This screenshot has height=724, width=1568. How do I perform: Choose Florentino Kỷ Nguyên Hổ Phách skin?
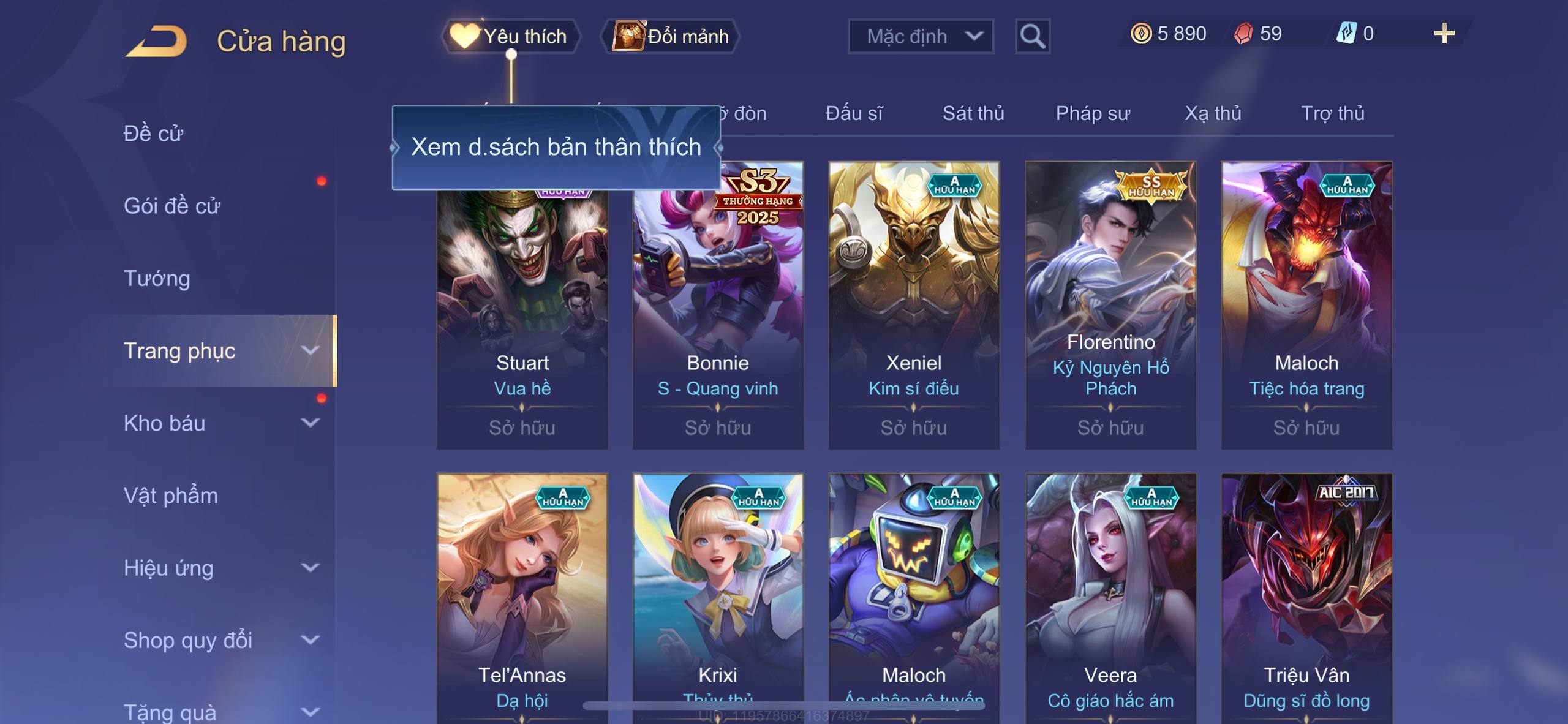[x=1110, y=305]
